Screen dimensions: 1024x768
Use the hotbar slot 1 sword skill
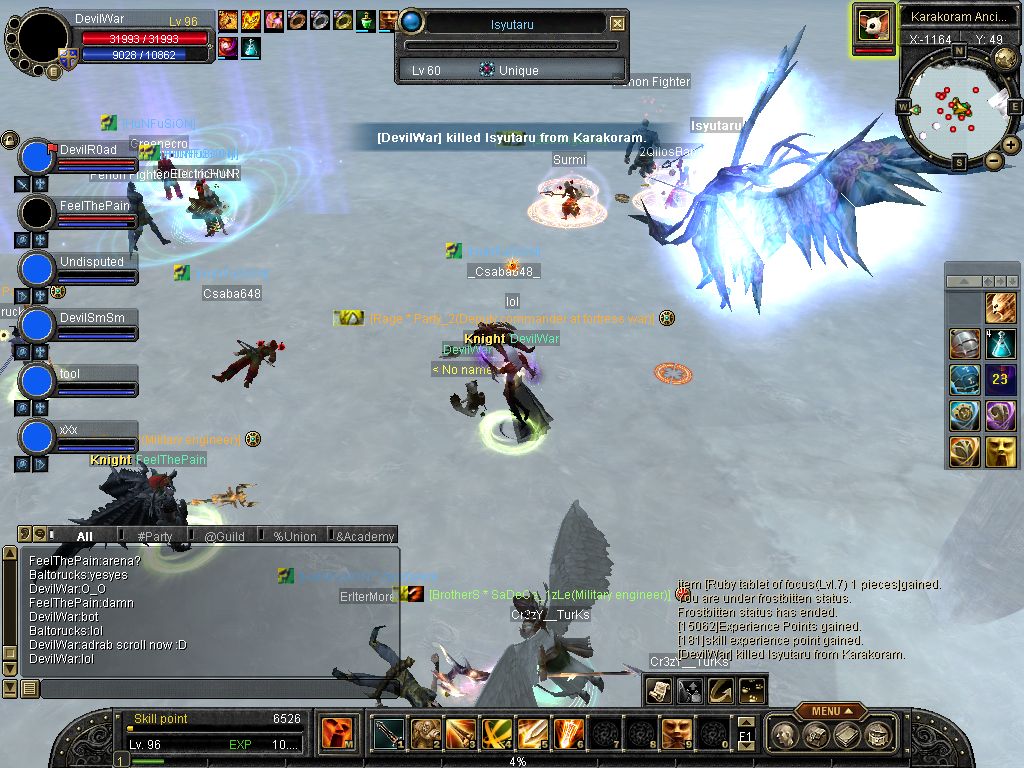[388, 734]
